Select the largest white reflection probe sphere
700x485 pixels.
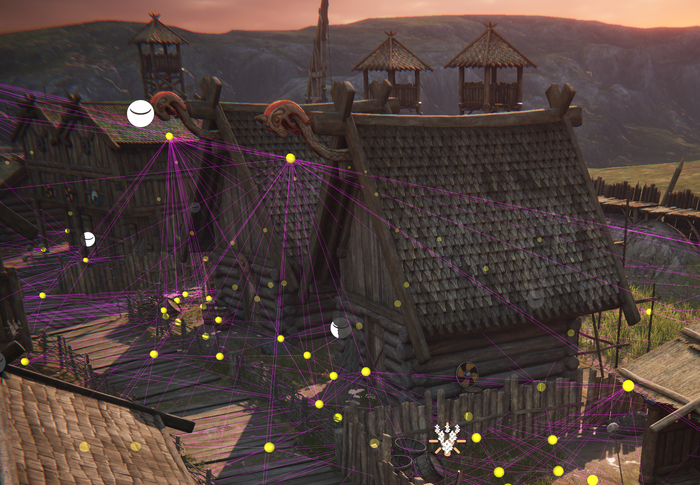tap(141, 113)
